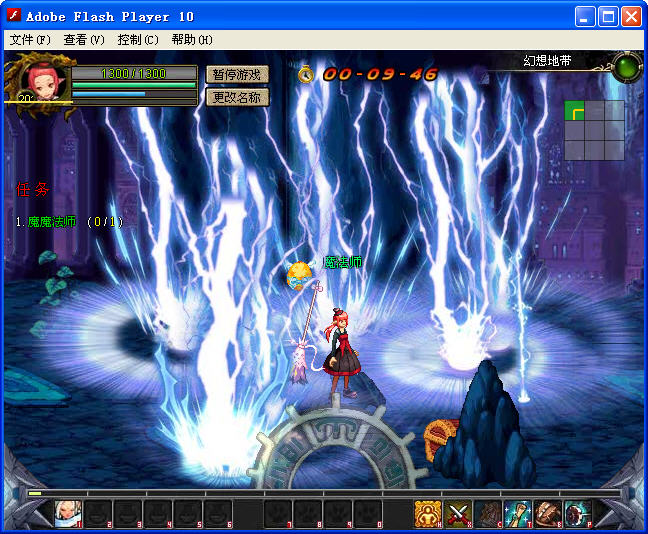Click the 更改名称 rename button

pyautogui.click(x=237, y=97)
